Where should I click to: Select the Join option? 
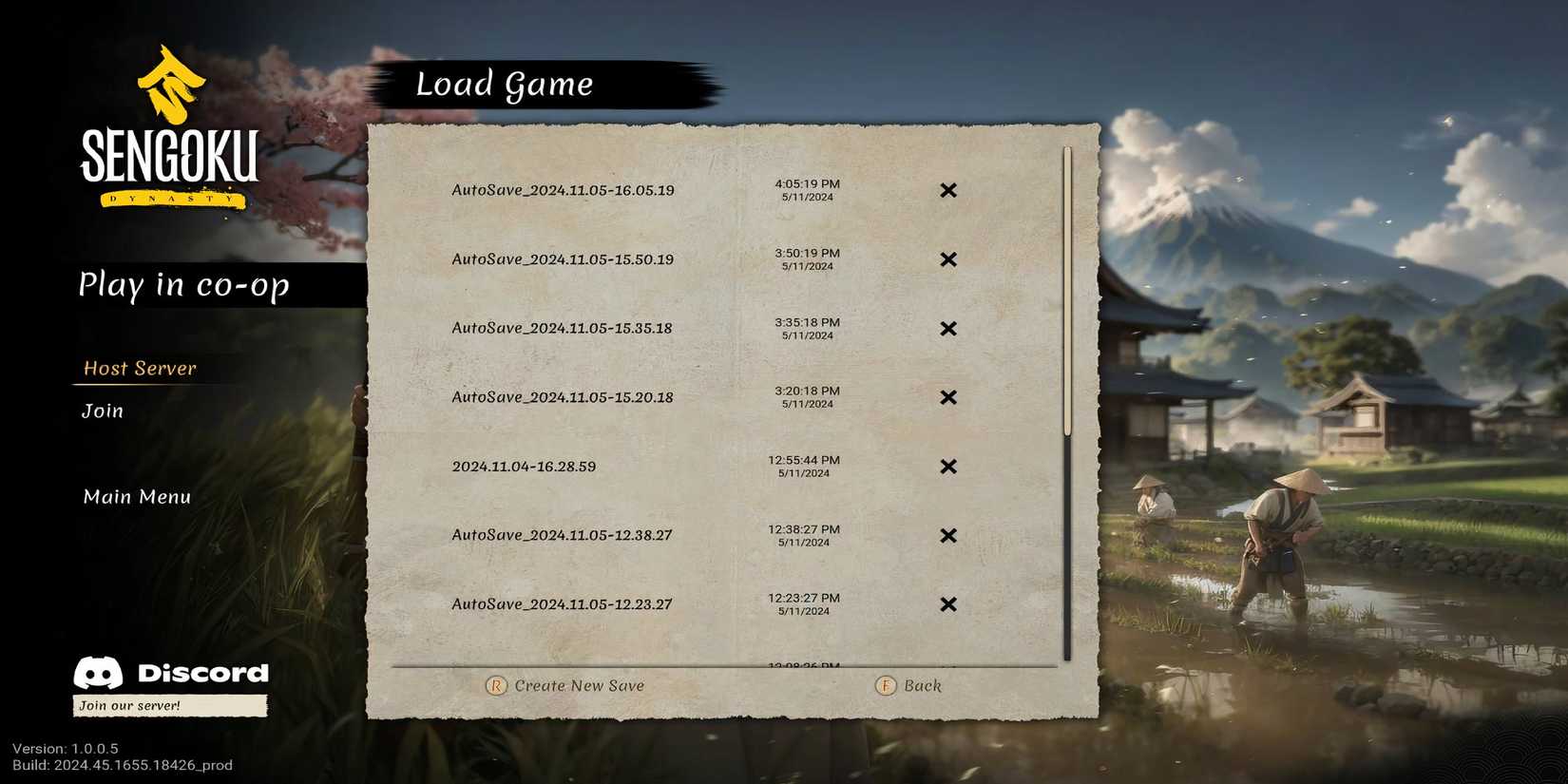tap(102, 411)
